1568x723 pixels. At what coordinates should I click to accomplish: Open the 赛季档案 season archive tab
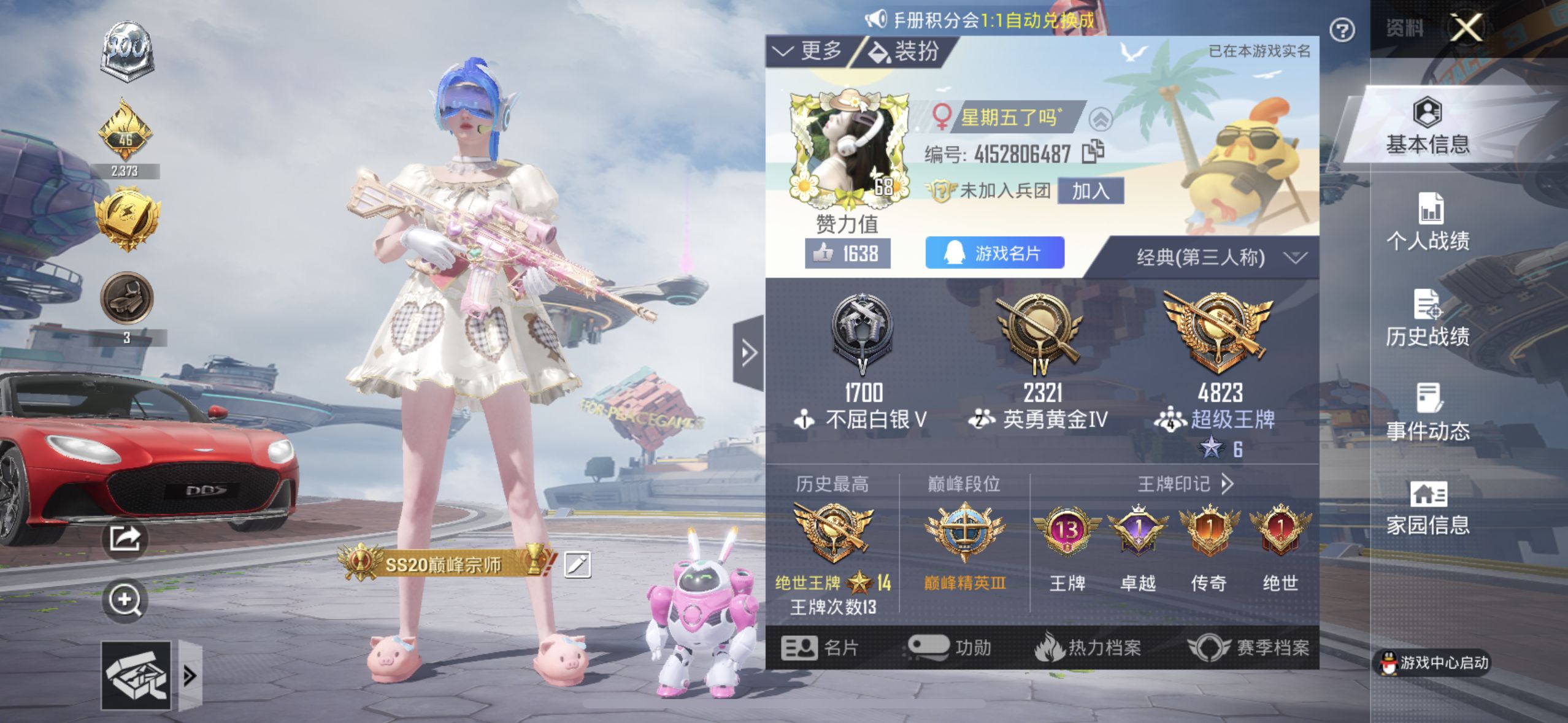1248,647
